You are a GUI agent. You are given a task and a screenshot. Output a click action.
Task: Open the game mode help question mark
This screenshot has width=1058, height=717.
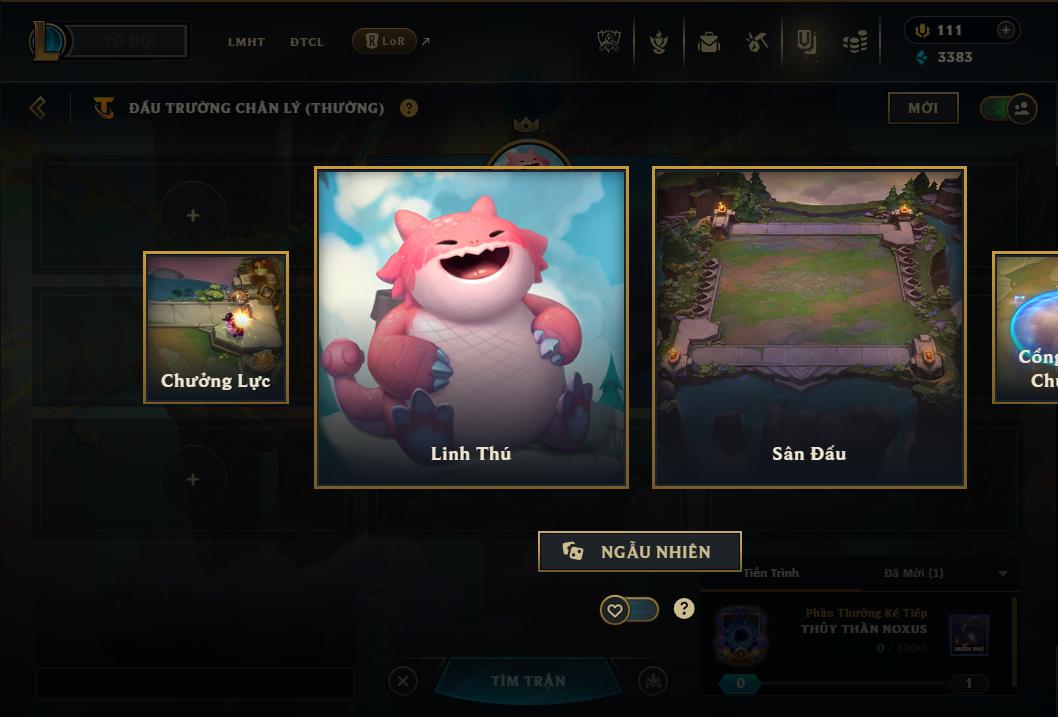[x=409, y=108]
